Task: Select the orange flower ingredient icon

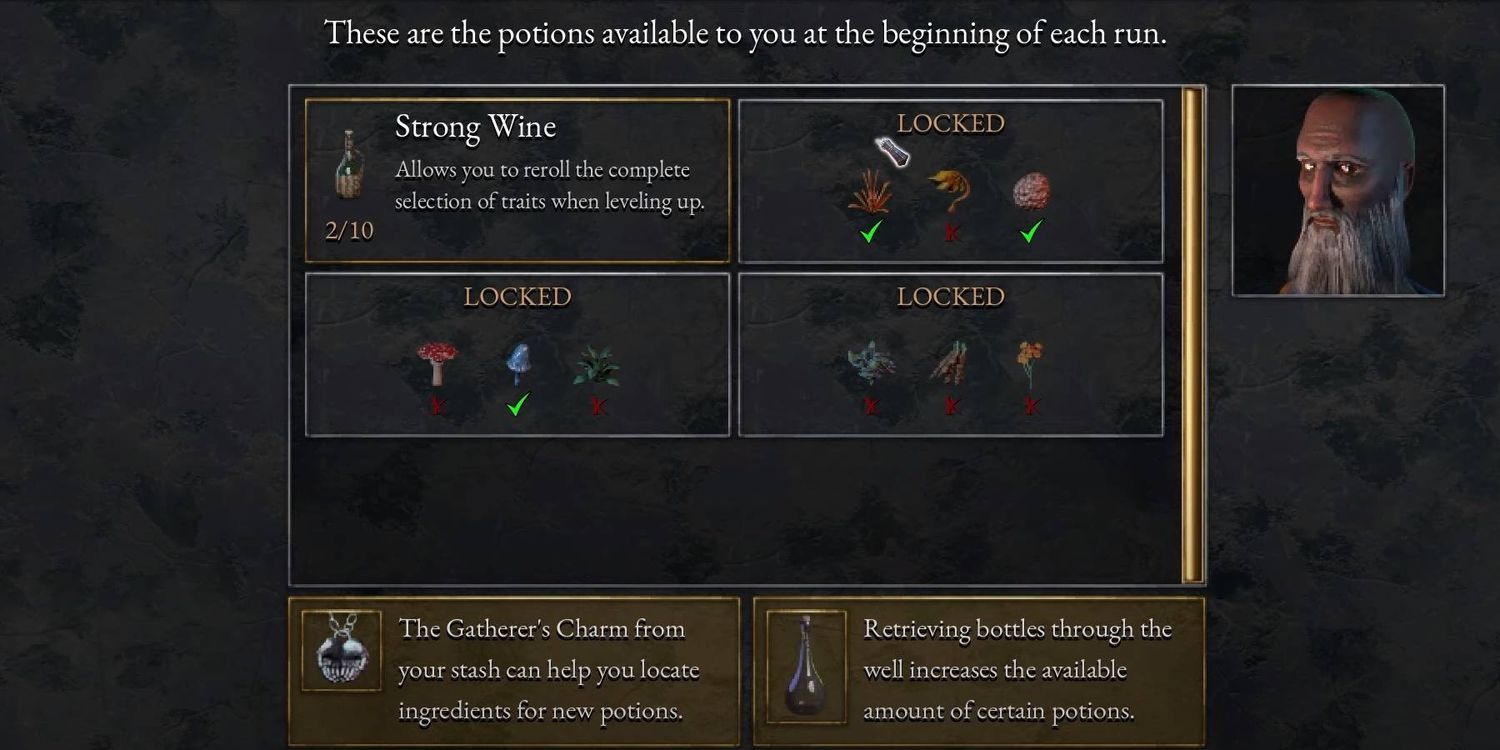Action: click(1031, 362)
